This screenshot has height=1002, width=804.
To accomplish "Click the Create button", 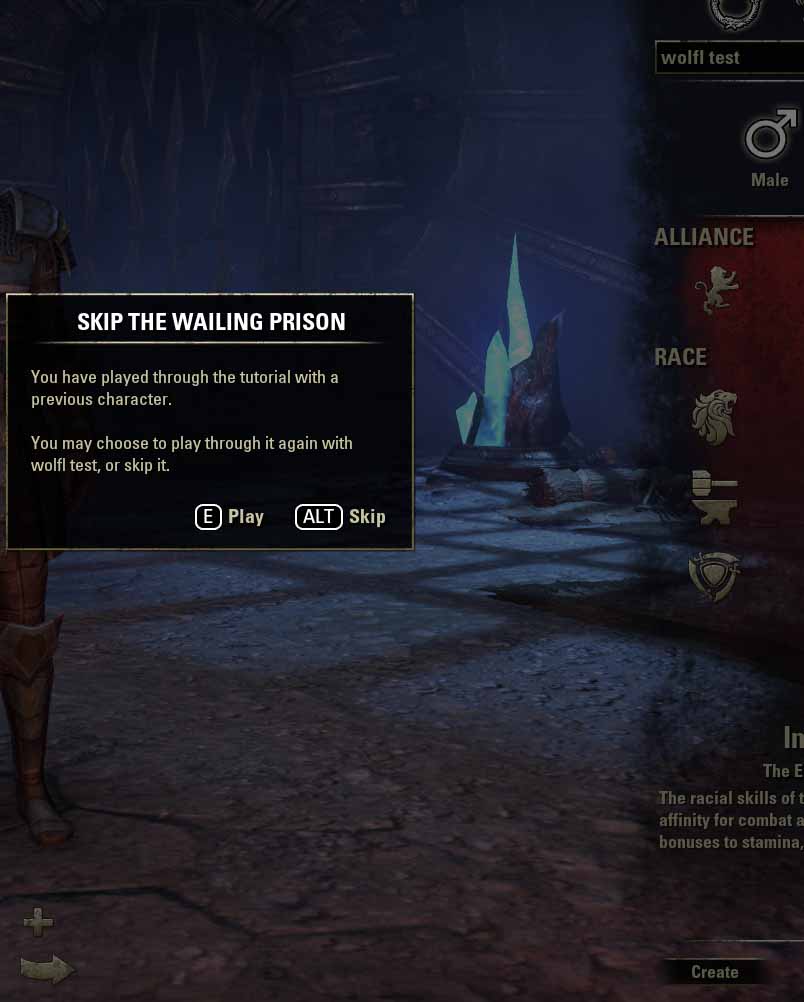I will [714, 972].
